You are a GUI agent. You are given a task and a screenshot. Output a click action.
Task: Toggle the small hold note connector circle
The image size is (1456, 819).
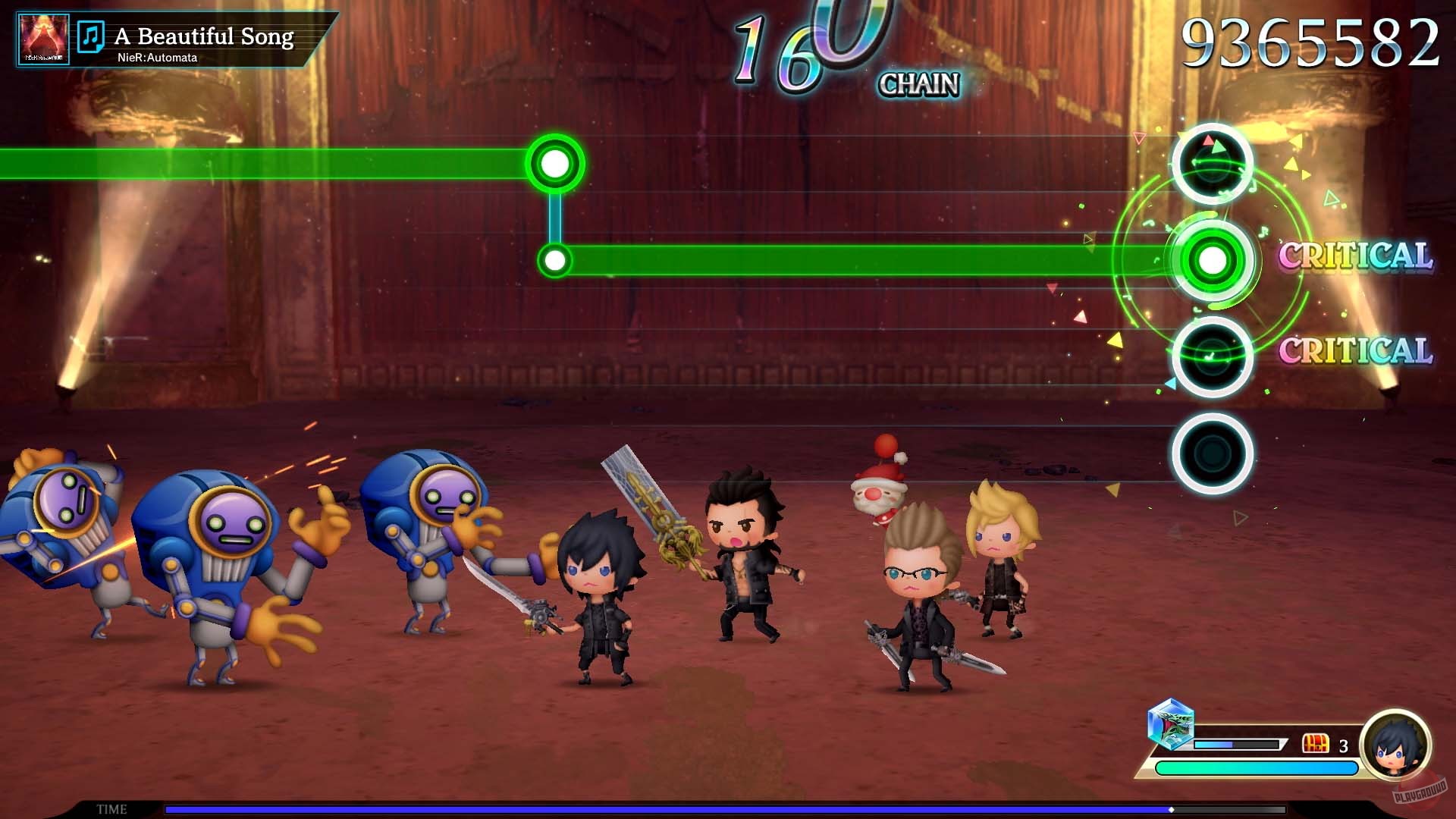[x=556, y=259]
